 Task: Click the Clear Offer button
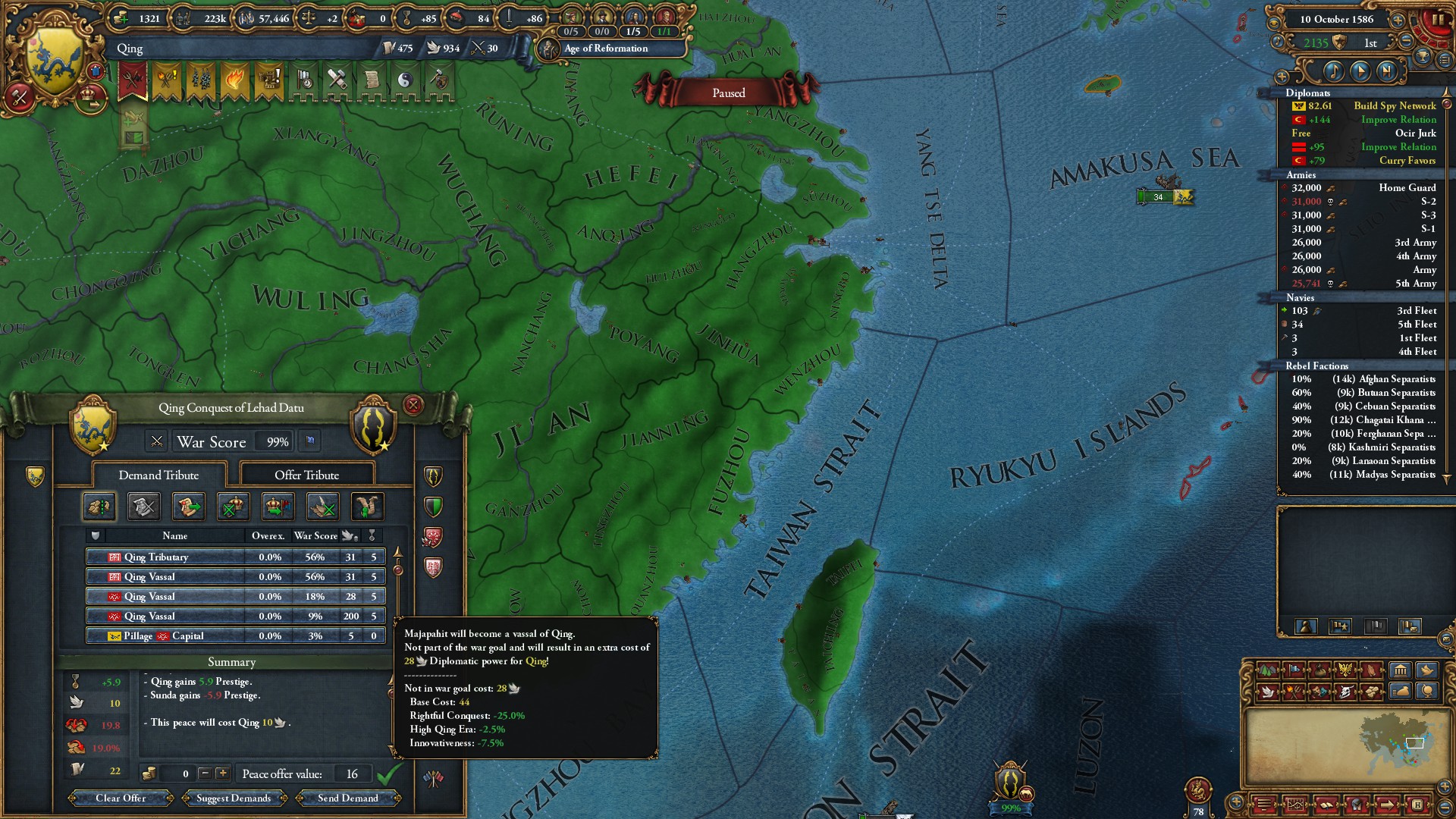pos(120,798)
